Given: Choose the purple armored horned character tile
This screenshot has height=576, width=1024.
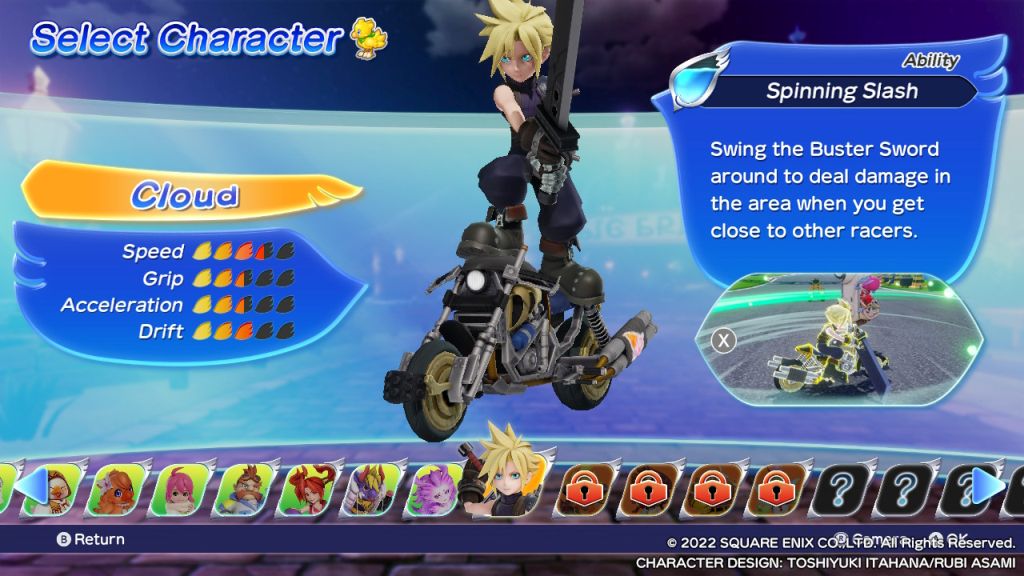Looking at the screenshot, I should tap(371, 488).
